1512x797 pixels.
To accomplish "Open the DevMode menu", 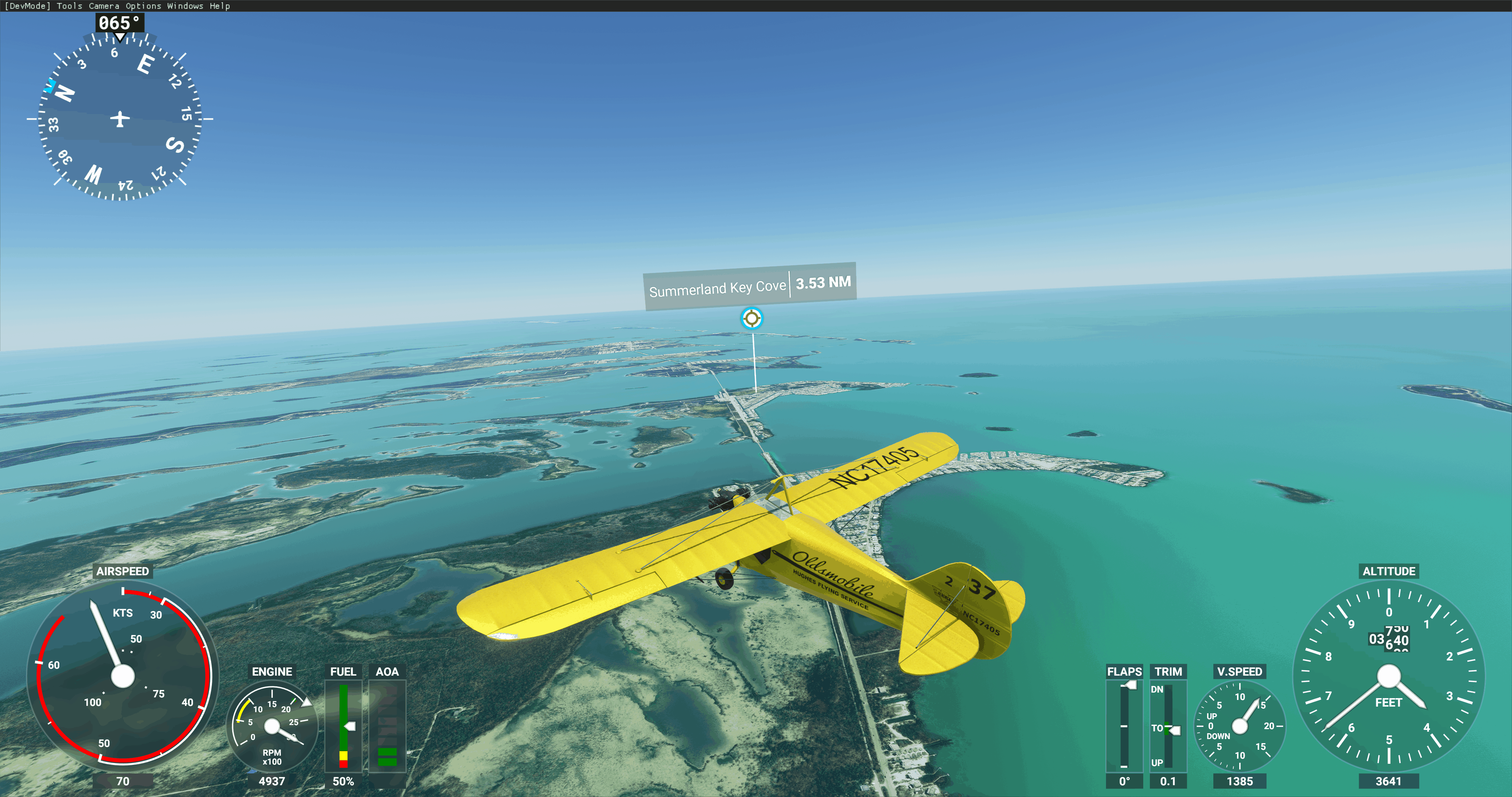I will pyautogui.click(x=28, y=6).
